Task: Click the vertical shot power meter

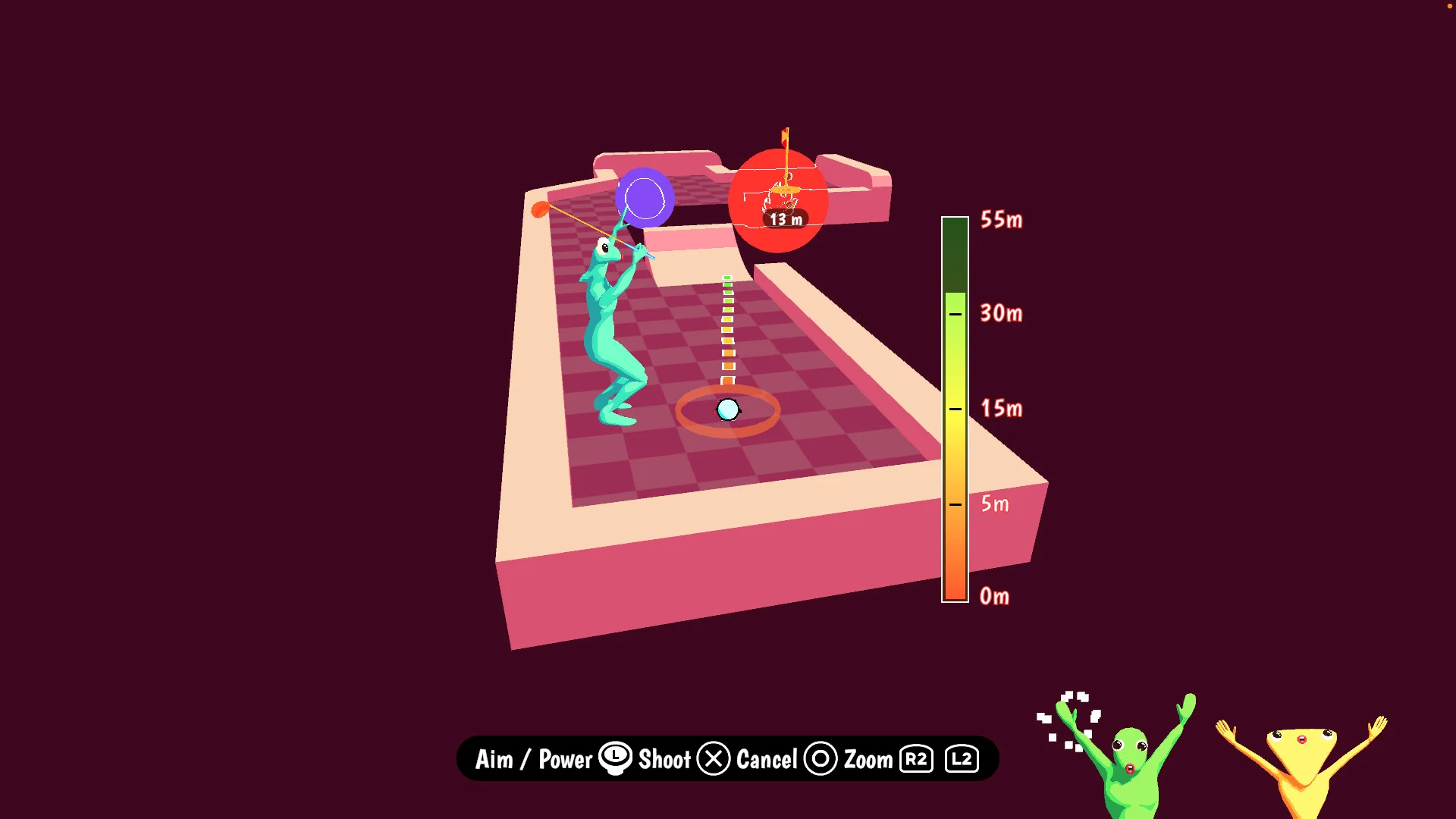Action: pyautogui.click(x=955, y=409)
